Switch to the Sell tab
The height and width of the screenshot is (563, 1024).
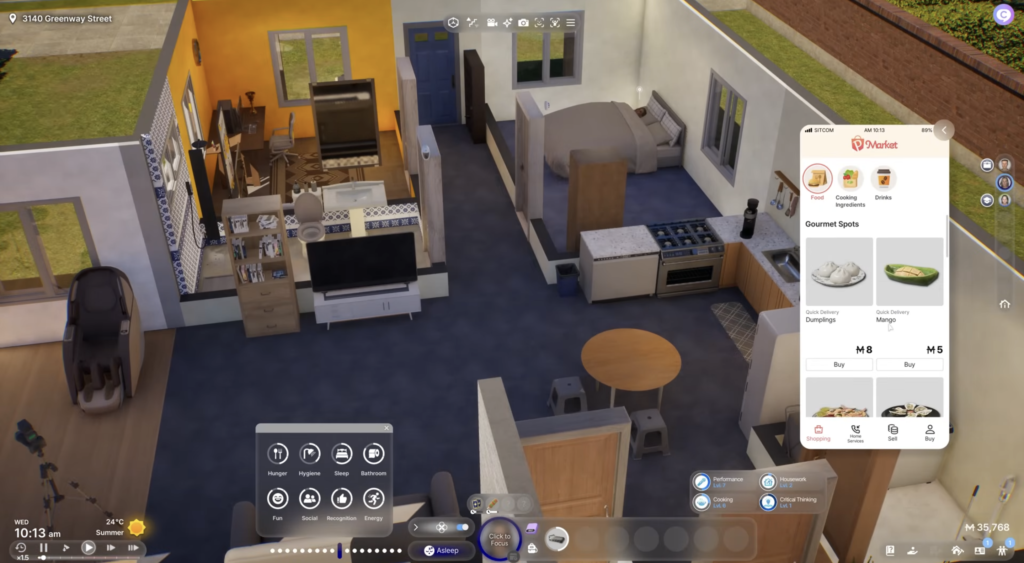893,432
